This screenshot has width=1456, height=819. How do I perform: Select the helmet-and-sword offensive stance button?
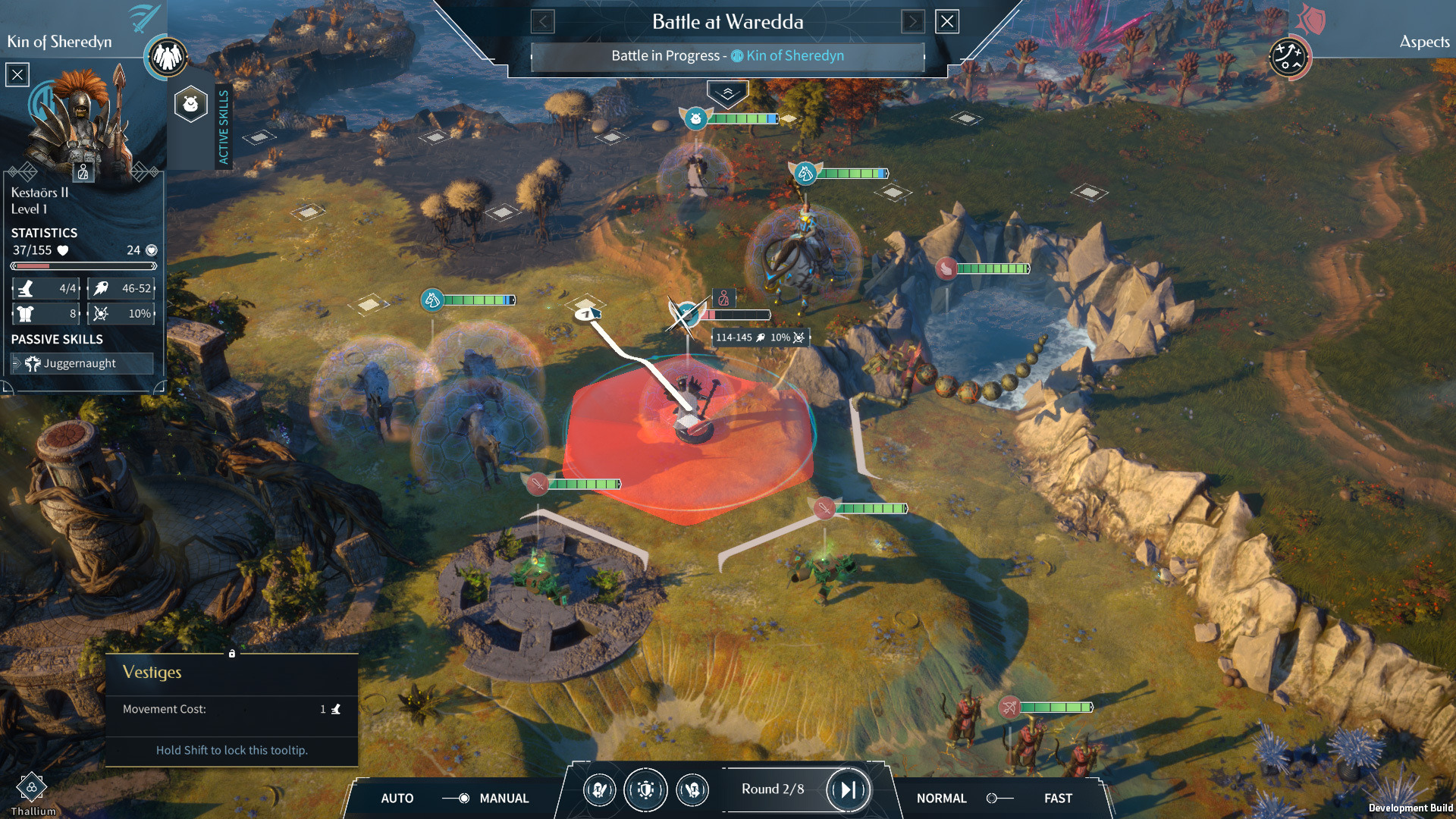click(x=600, y=790)
